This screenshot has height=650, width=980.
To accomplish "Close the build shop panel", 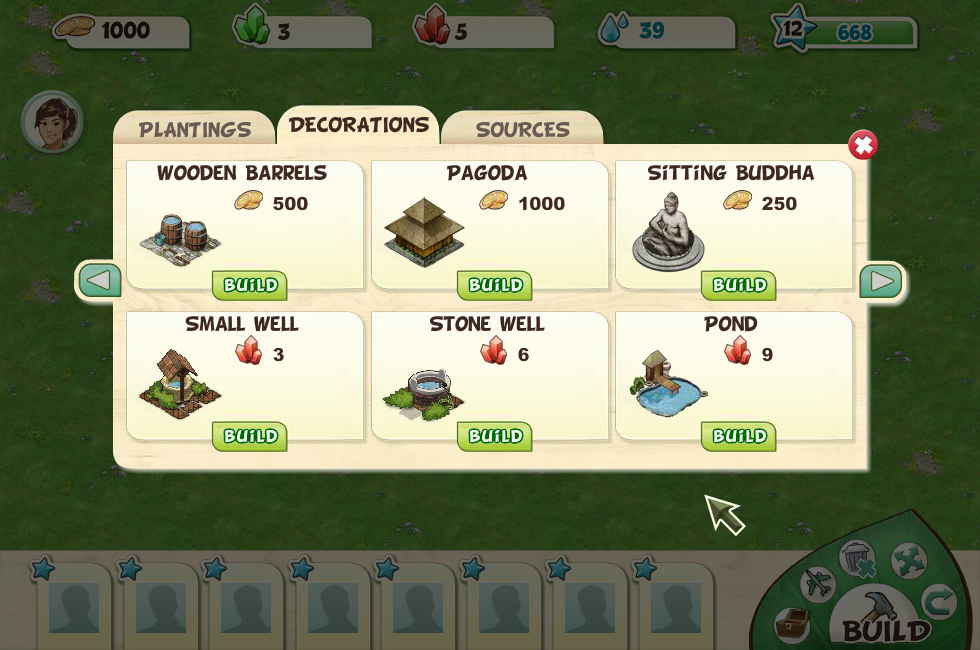I will coord(862,146).
